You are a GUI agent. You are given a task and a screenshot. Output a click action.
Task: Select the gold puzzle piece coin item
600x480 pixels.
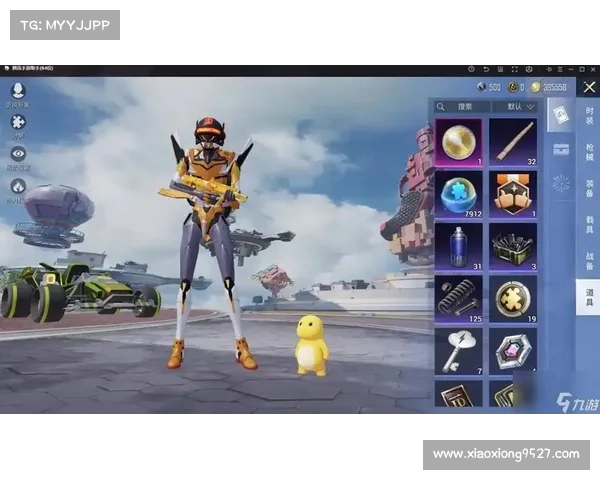click(513, 299)
